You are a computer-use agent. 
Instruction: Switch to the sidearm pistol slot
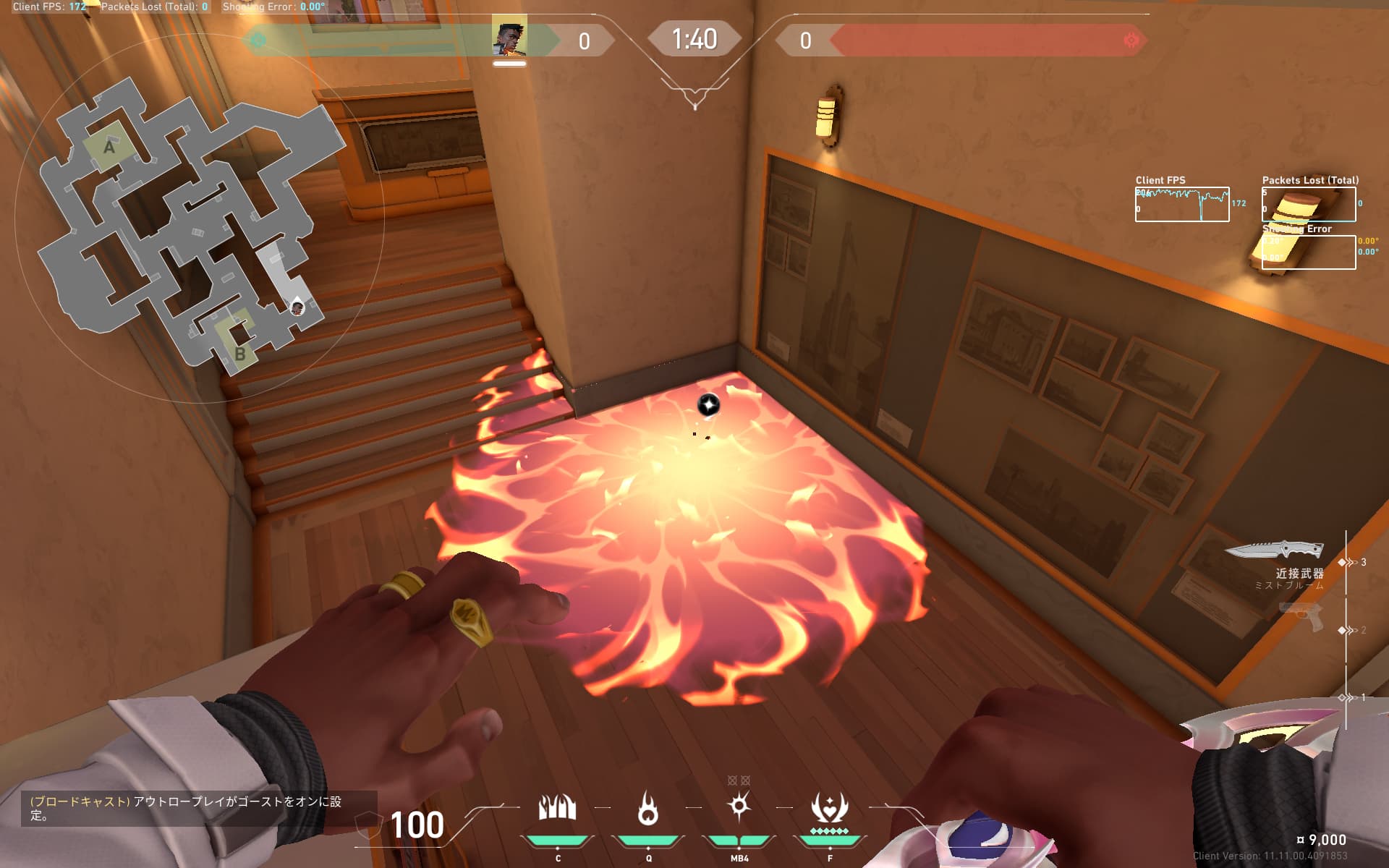(x=1301, y=618)
